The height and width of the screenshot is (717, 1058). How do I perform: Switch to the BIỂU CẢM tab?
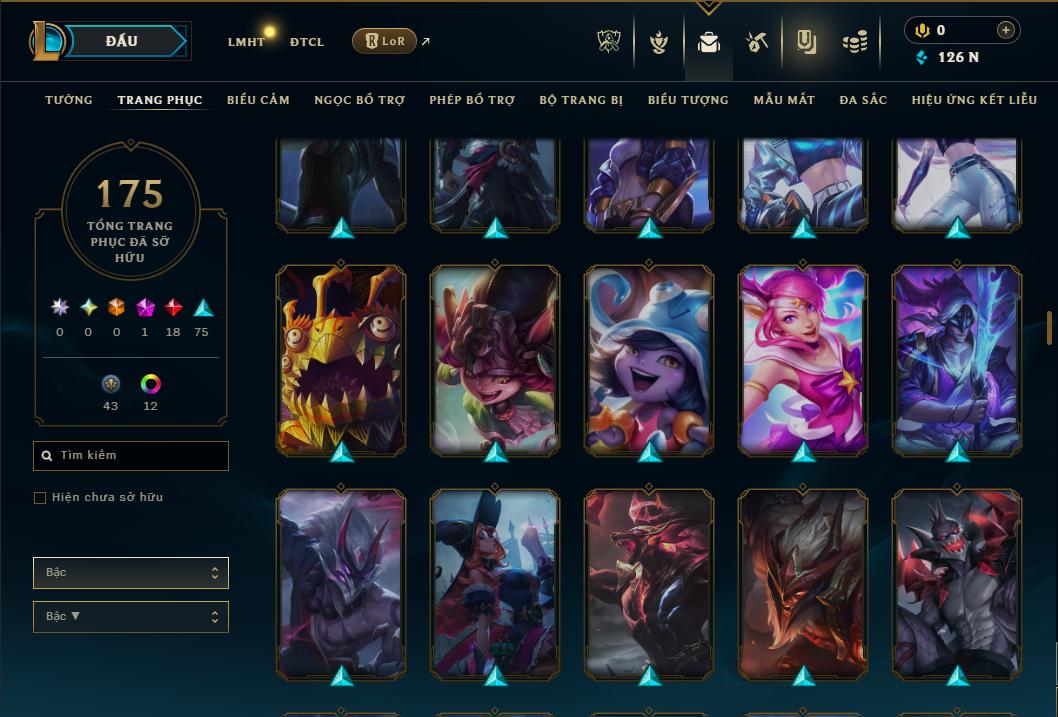tap(258, 100)
